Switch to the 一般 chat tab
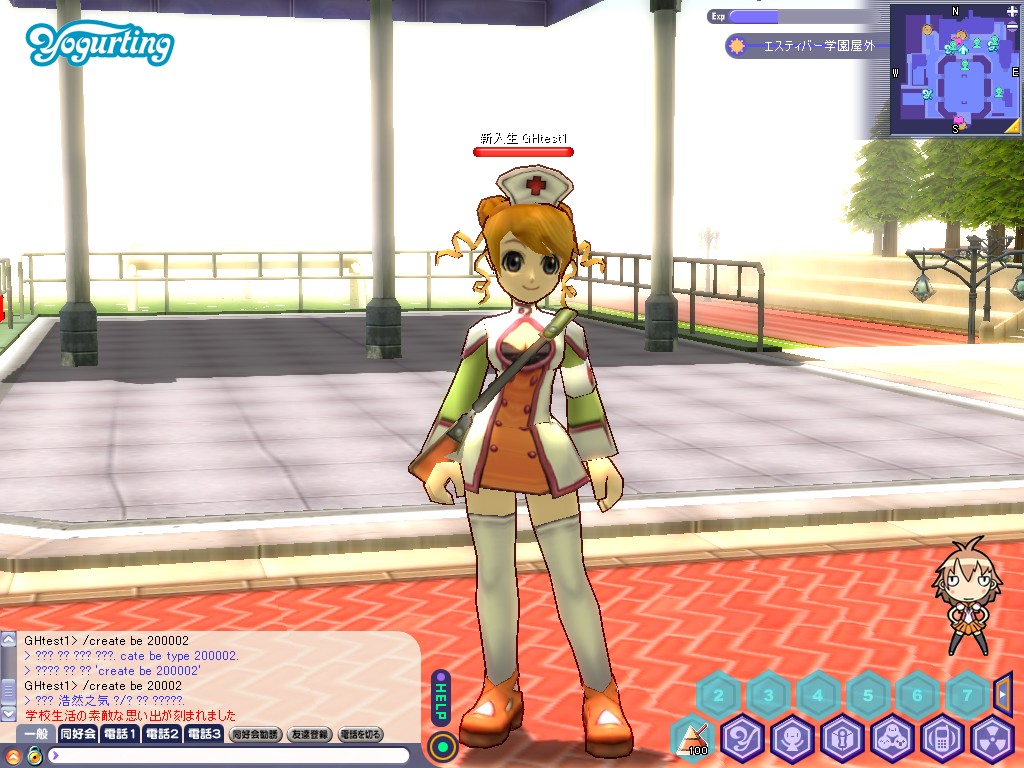1024x768 pixels. [x=36, y=734]
